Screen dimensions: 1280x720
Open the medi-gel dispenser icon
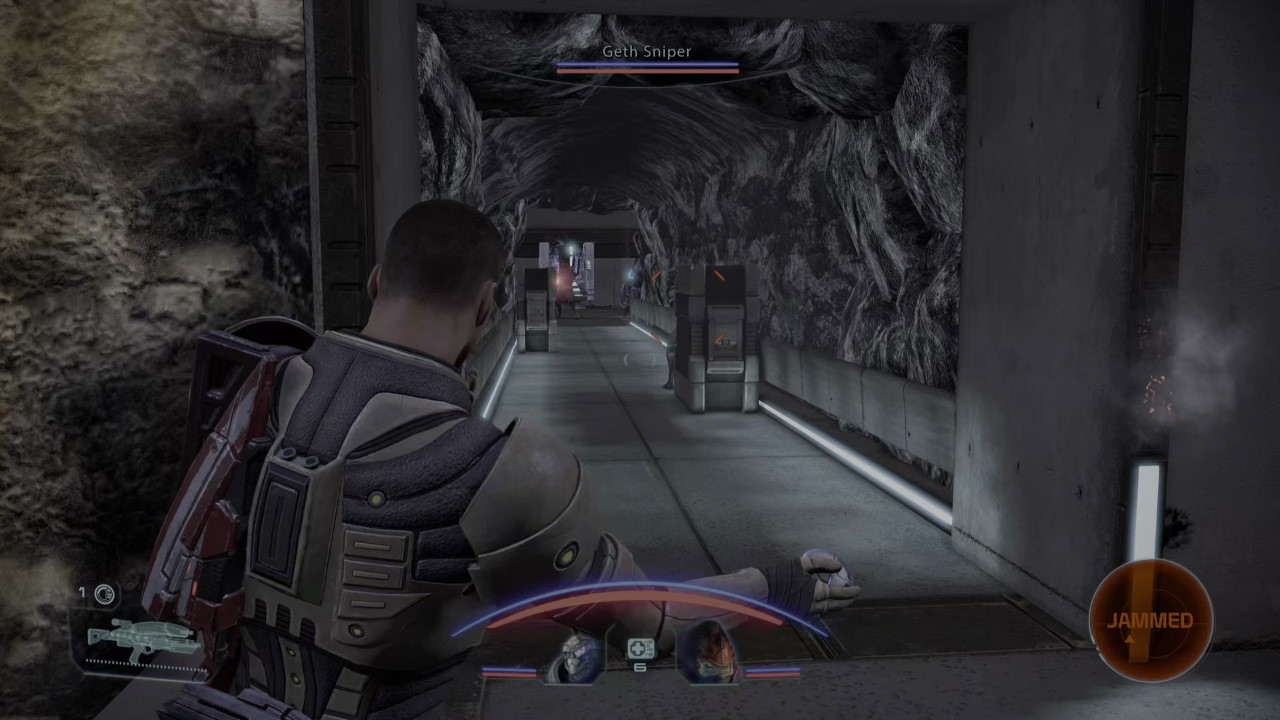[640, 649]
